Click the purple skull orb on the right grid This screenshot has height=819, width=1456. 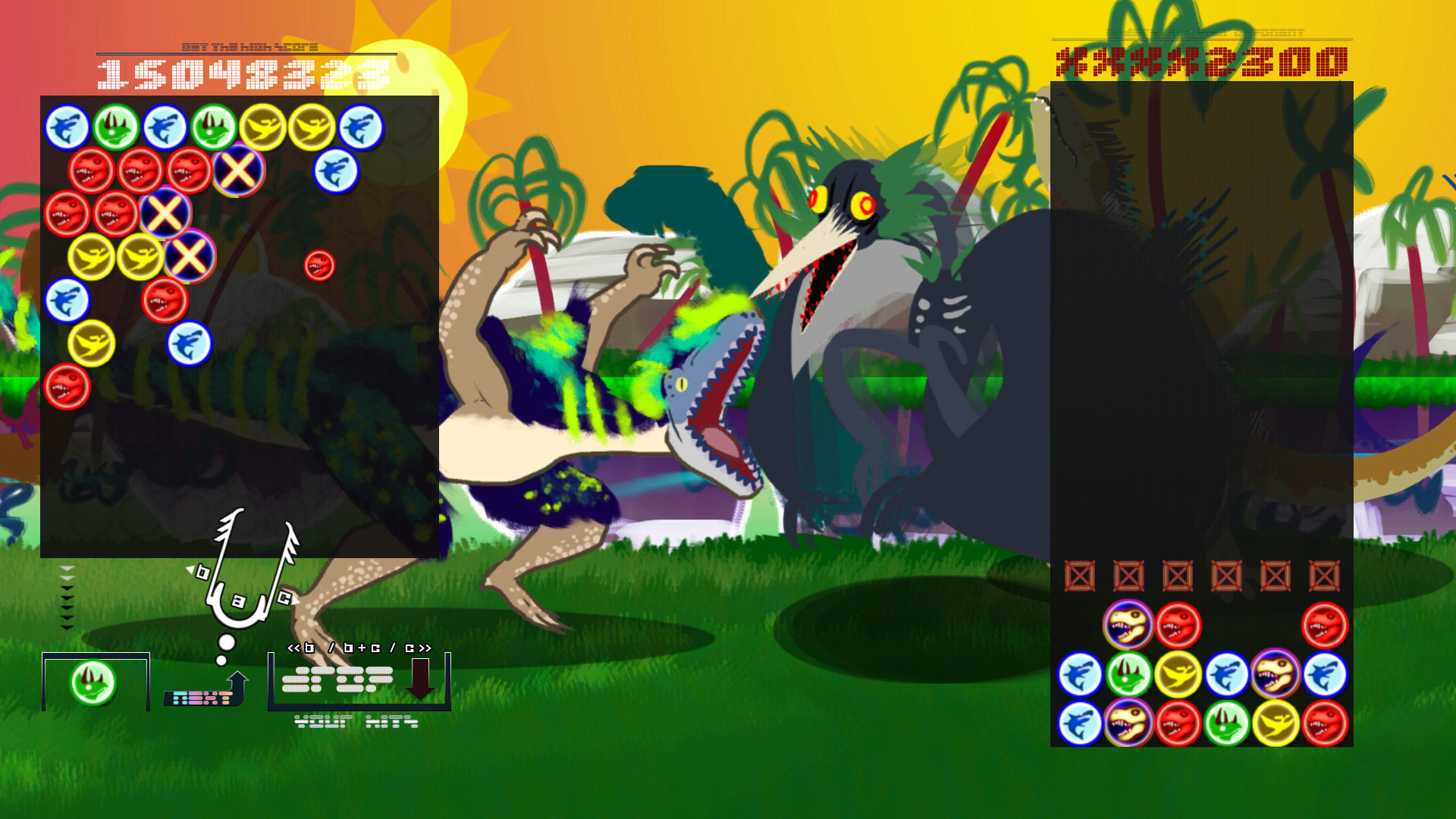(1129, 623)
